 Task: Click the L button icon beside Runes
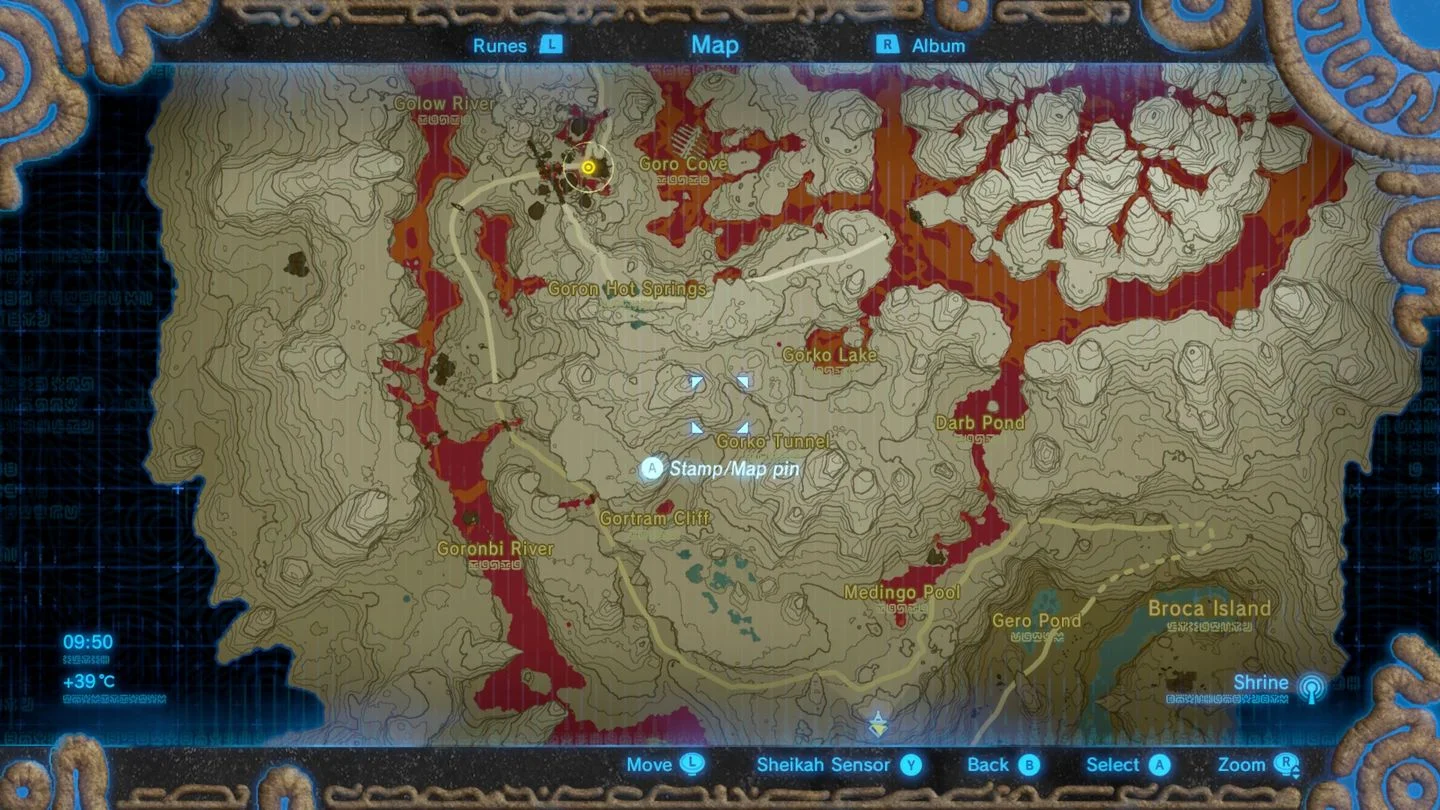coord(549,45)
